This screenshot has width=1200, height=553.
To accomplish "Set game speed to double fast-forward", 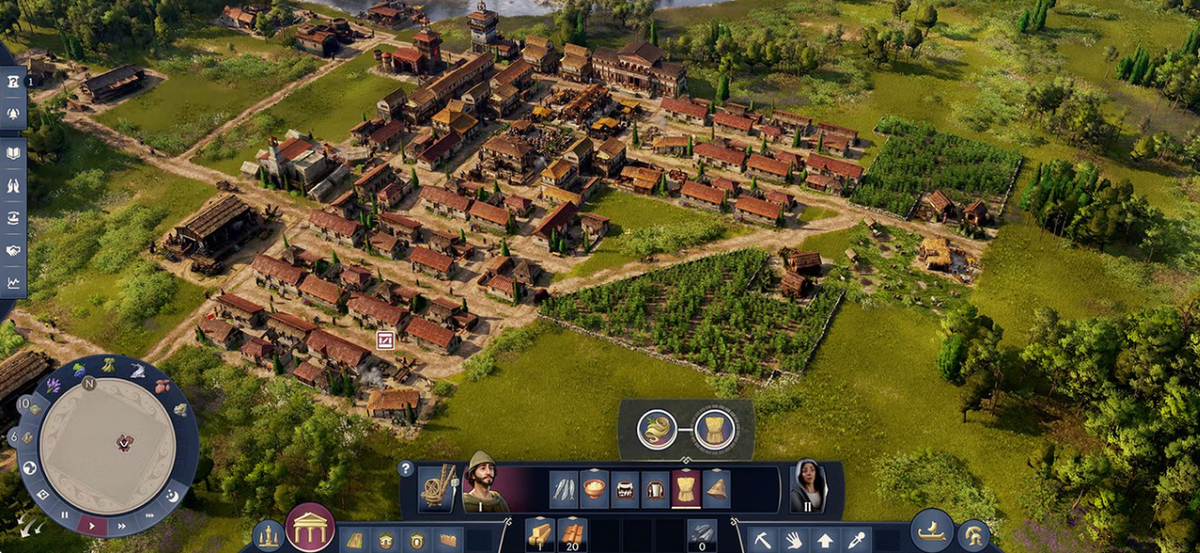I will 122,524.
